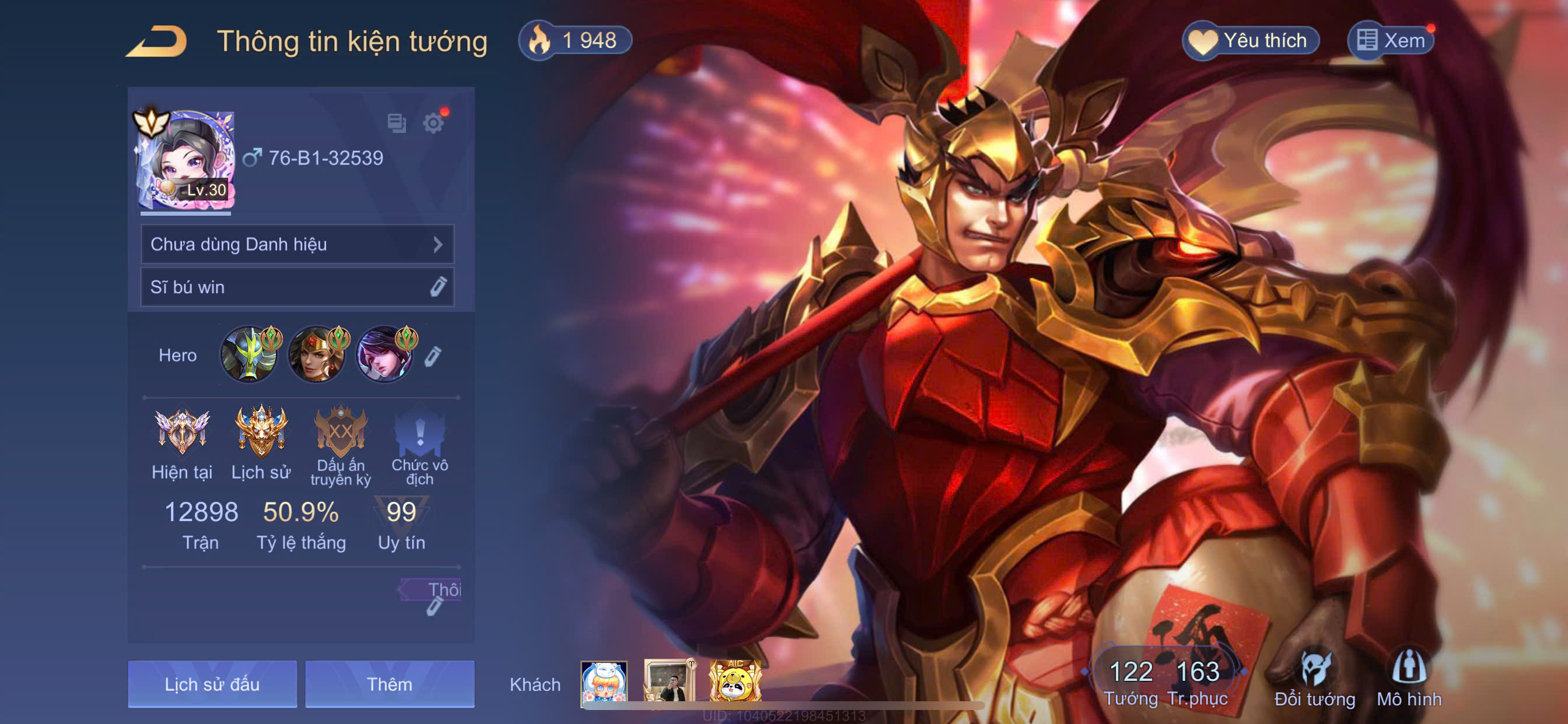The width and height of the screenshot is (1568, 724).
Task: Select the Hiện tại rank badge
Action: point(182,444)
